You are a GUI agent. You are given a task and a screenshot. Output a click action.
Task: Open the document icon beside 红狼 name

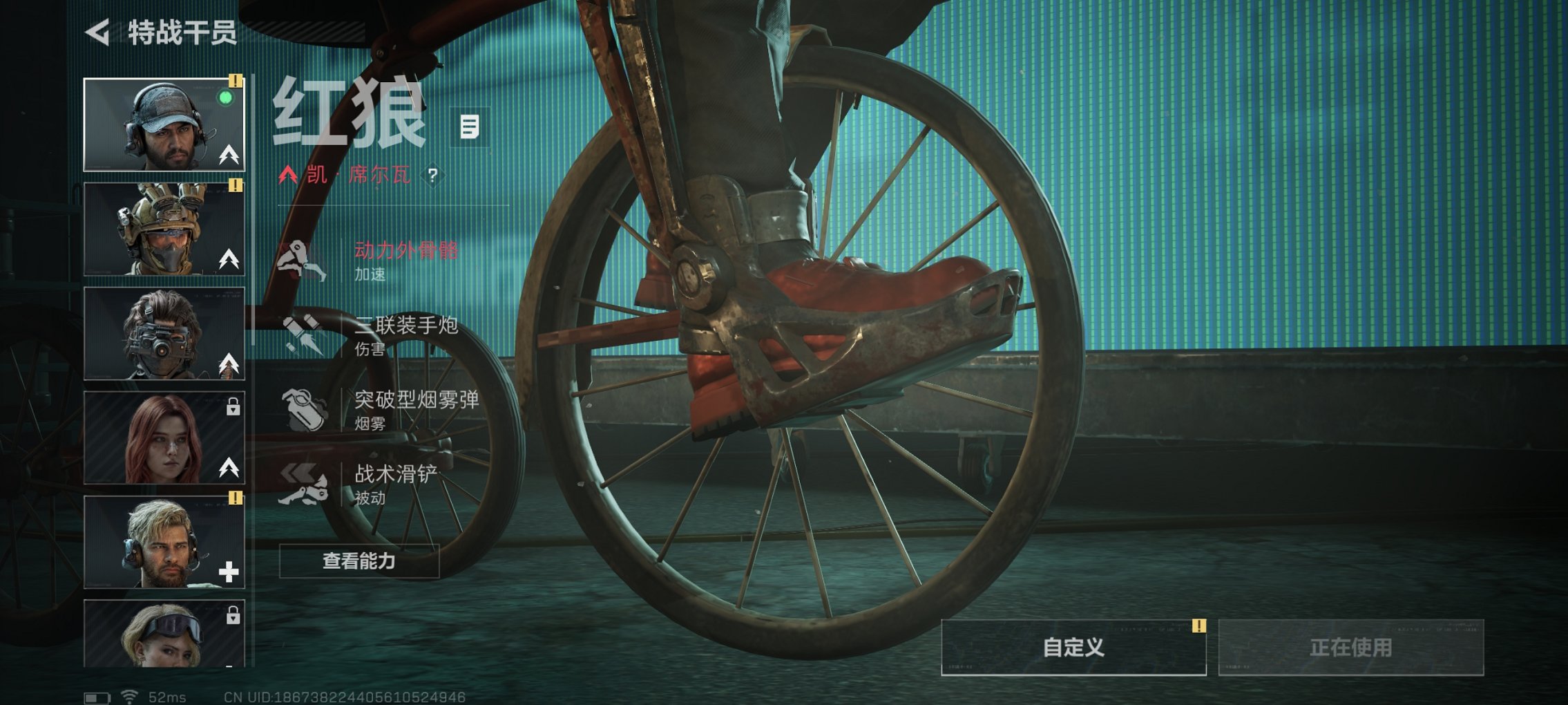click(x=469, y=128)
